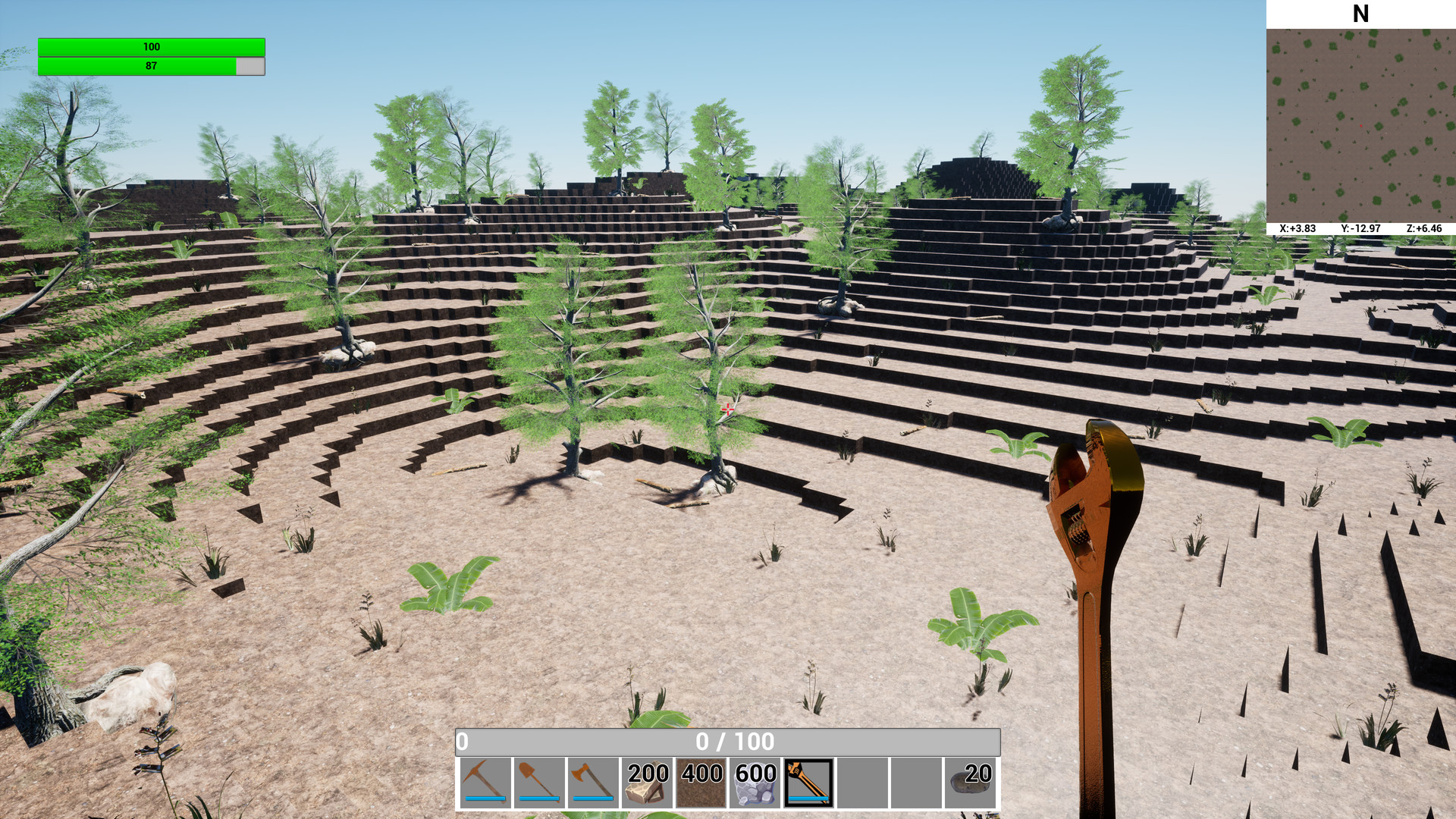Click the counter showing 0 above the hotbar
1456x819 pixels.
pyautogui.click(x=462, y=743)
